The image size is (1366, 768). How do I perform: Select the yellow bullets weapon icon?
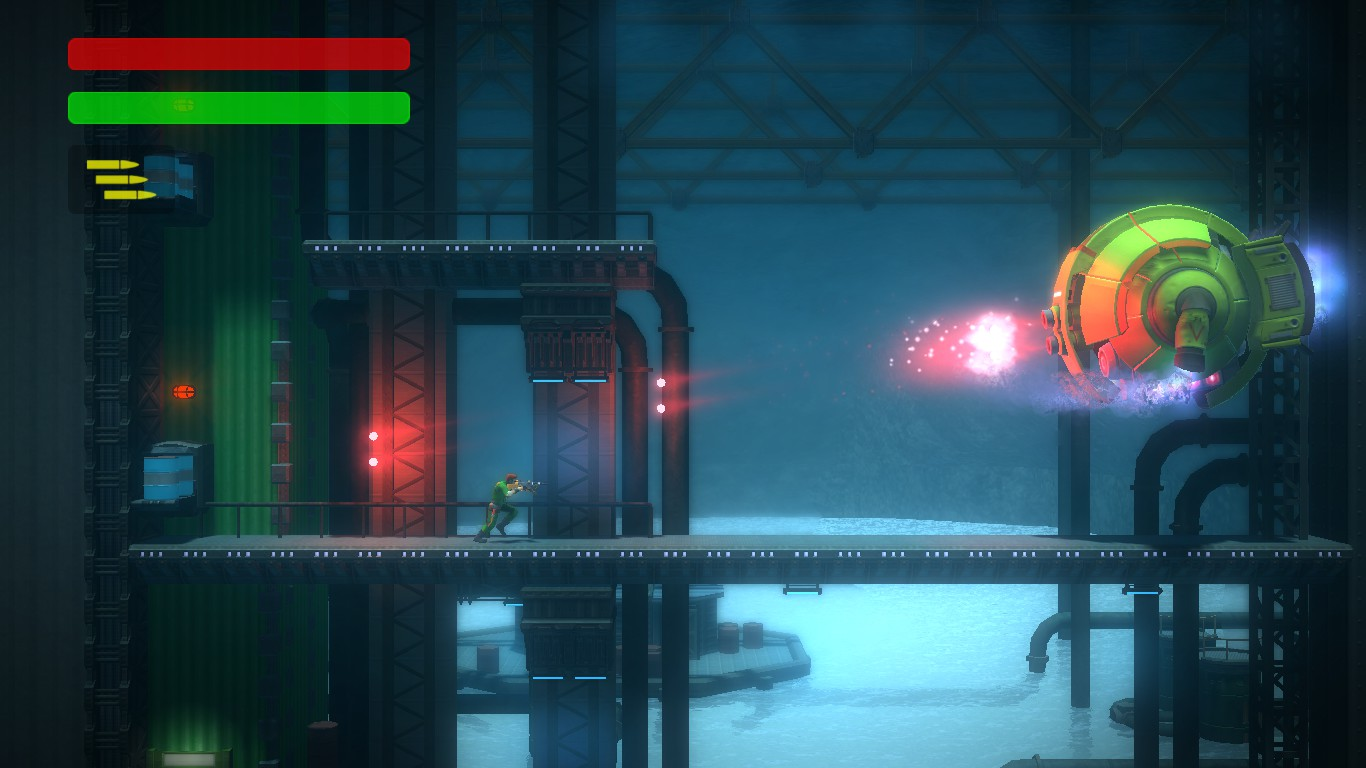pyautogui.click(x=121, y=180)
